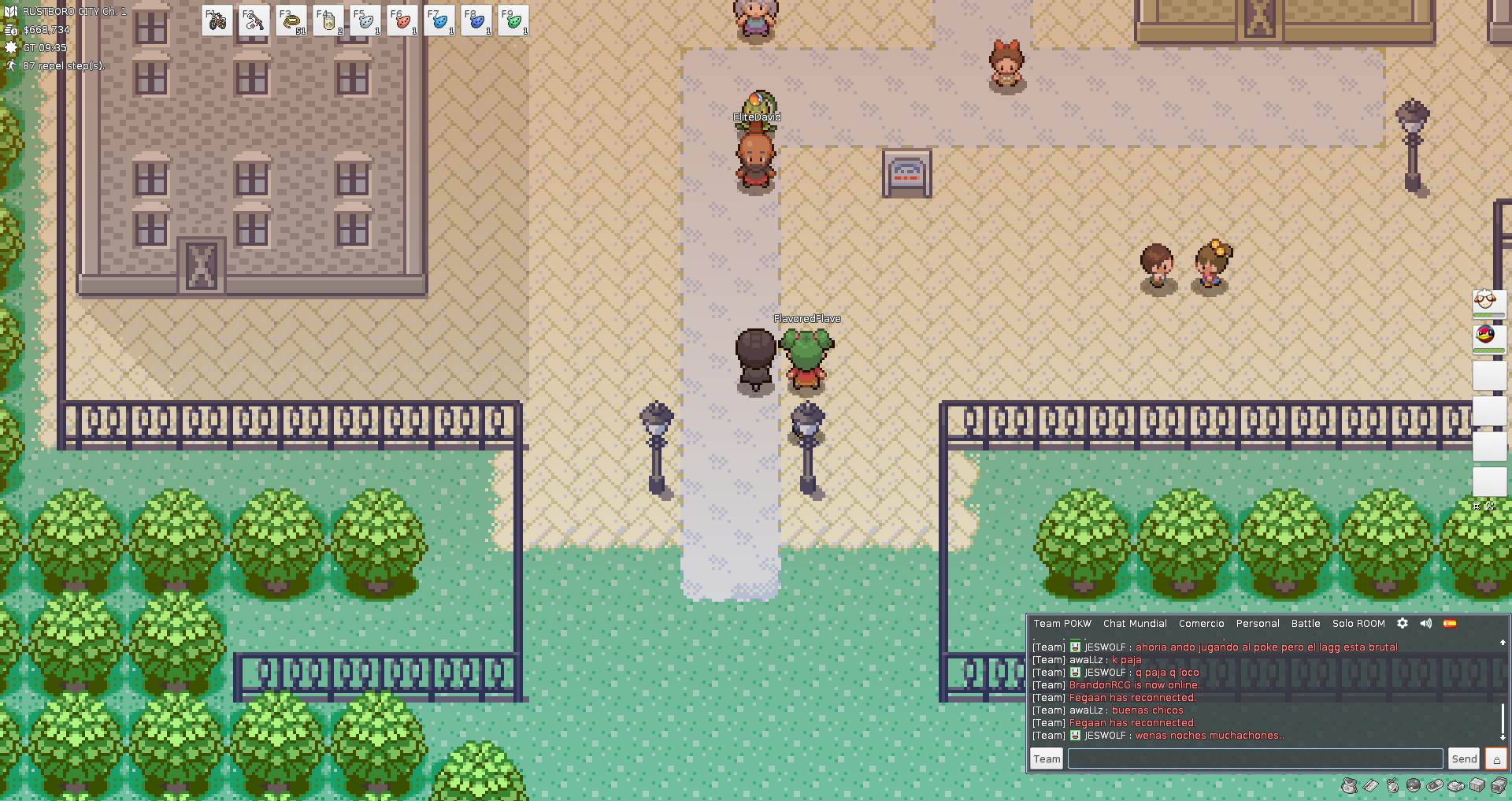Toggle the chat lock button
The height and width of the screenshot is (801, 1512).
tap(1496, 759)
